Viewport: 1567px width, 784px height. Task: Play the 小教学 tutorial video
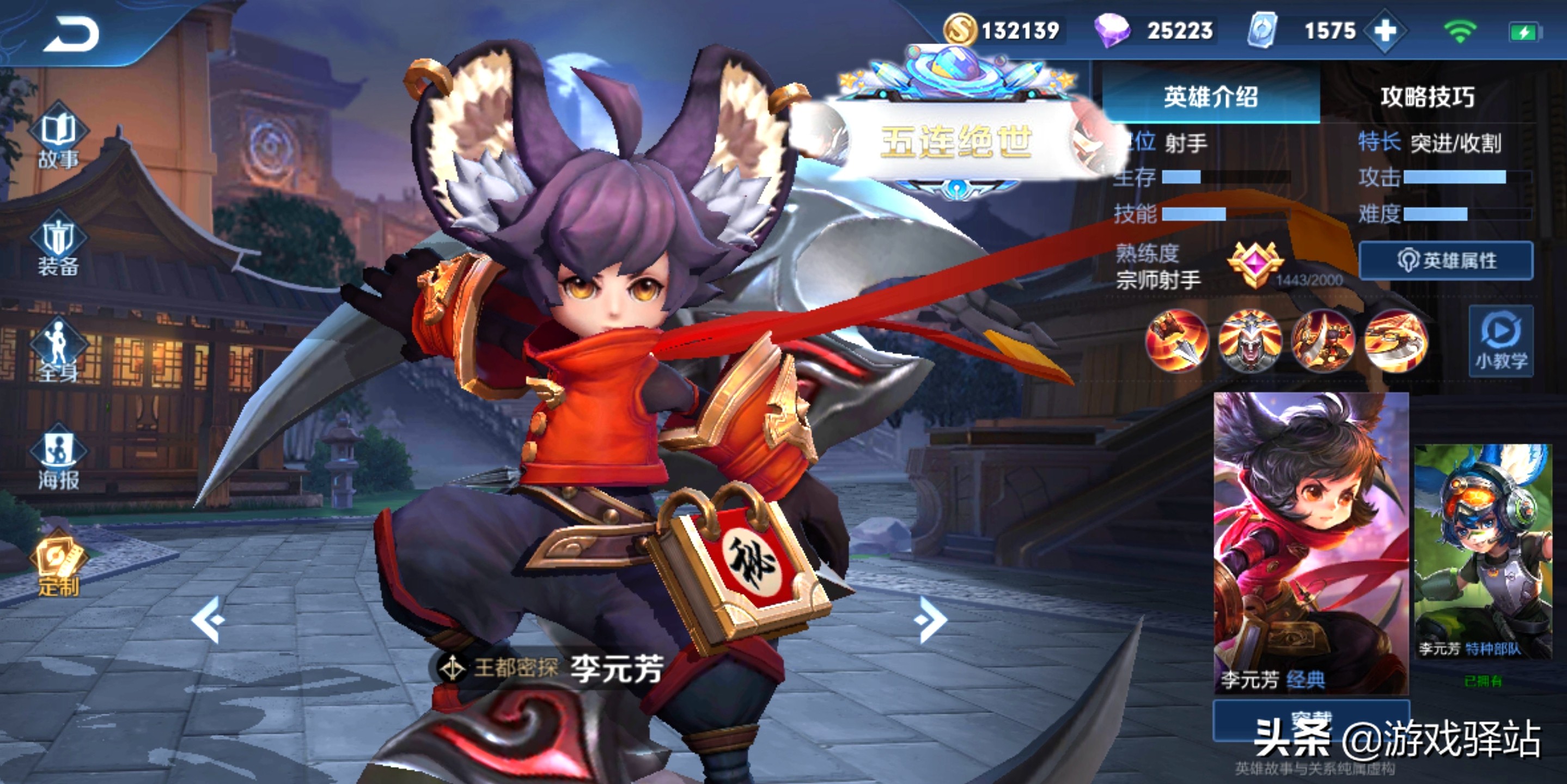pos(1501,342)
